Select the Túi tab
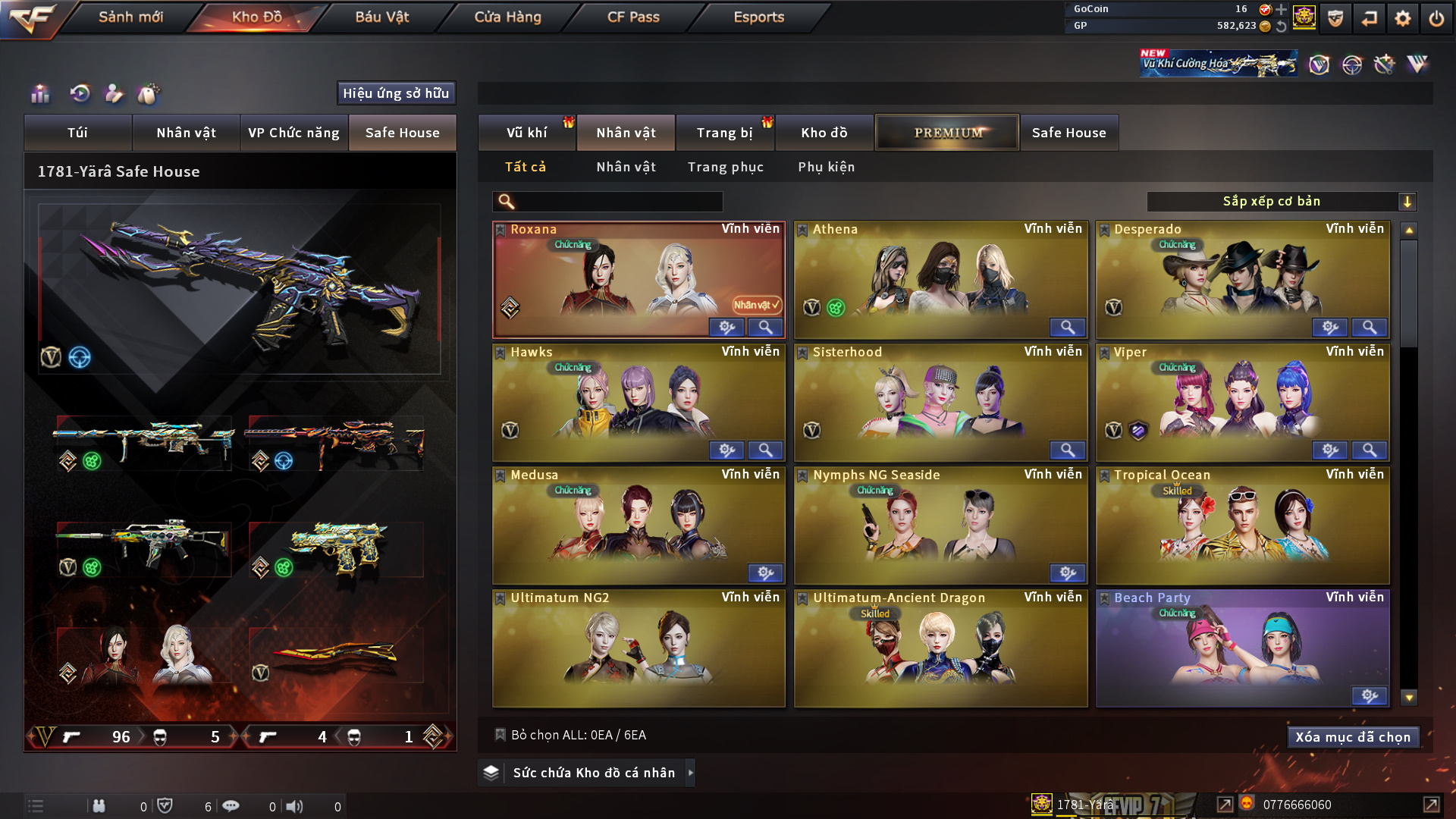Viewport: 1456px width, 819px height. (x=77, y=133)
